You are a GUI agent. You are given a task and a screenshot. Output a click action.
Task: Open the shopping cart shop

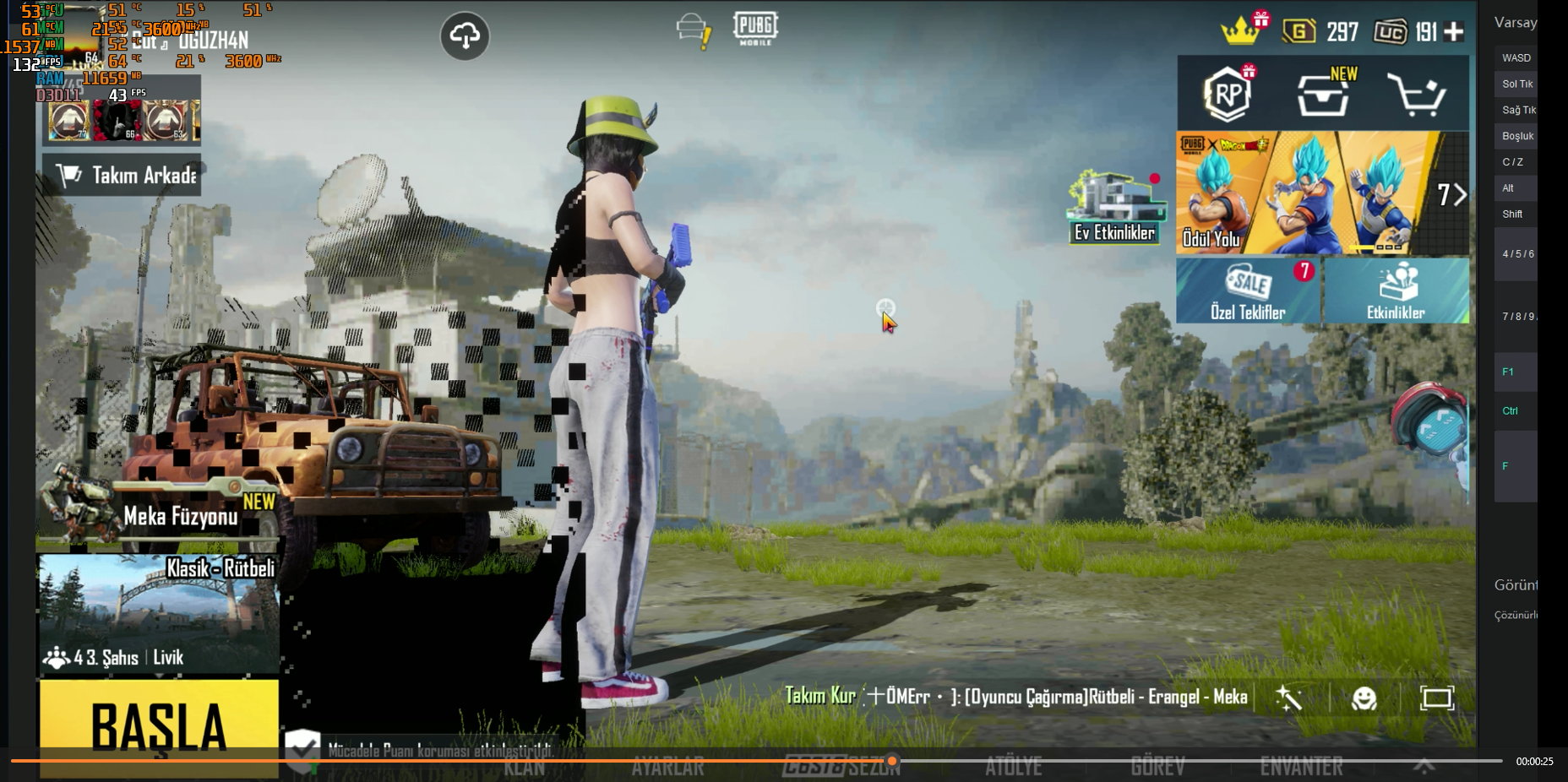(x=1417, y=94)
